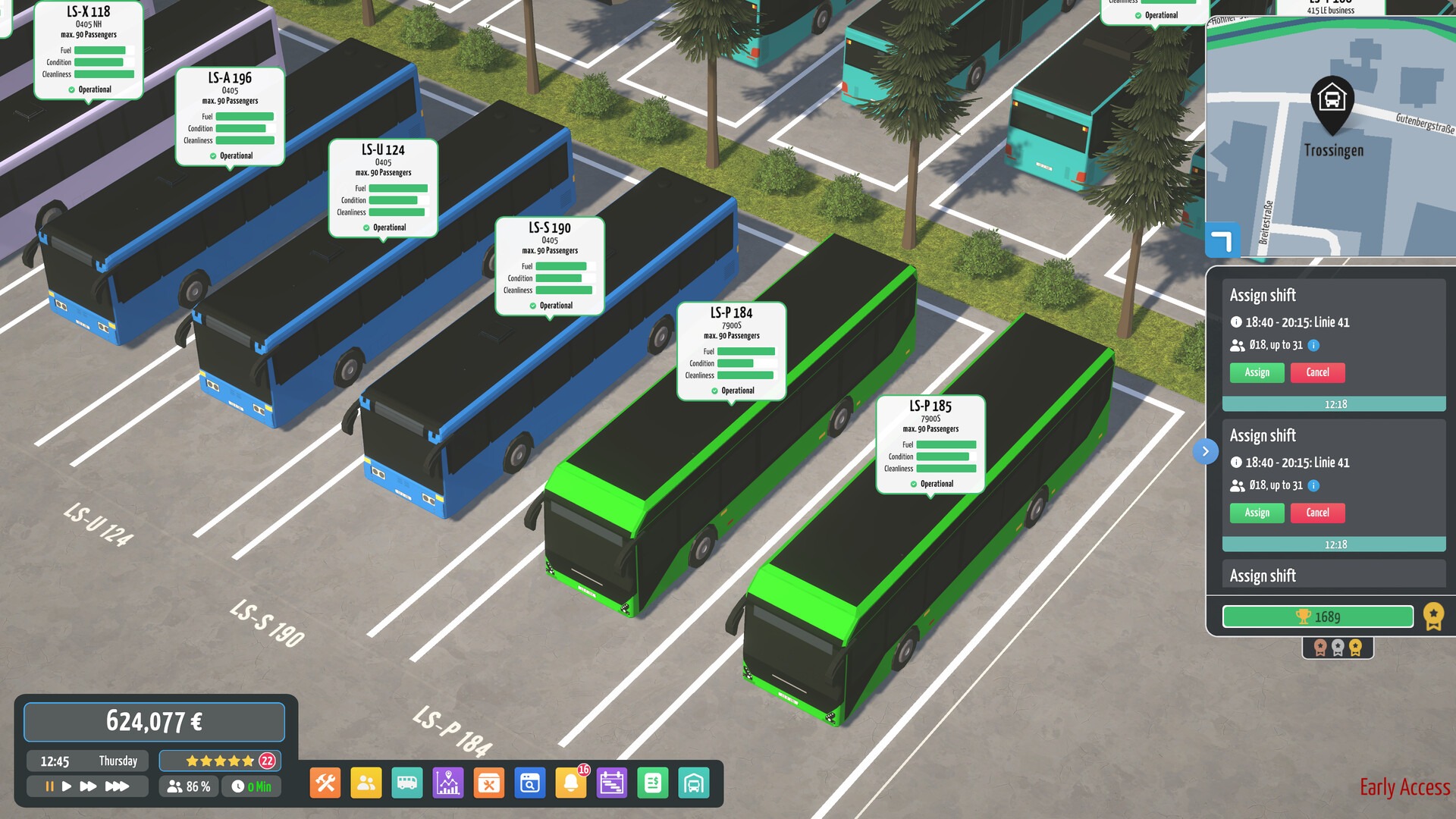This screenshot has height=819, width=1456.
Task: Open the bus fleet overview
Action: (x=407, y=783)
